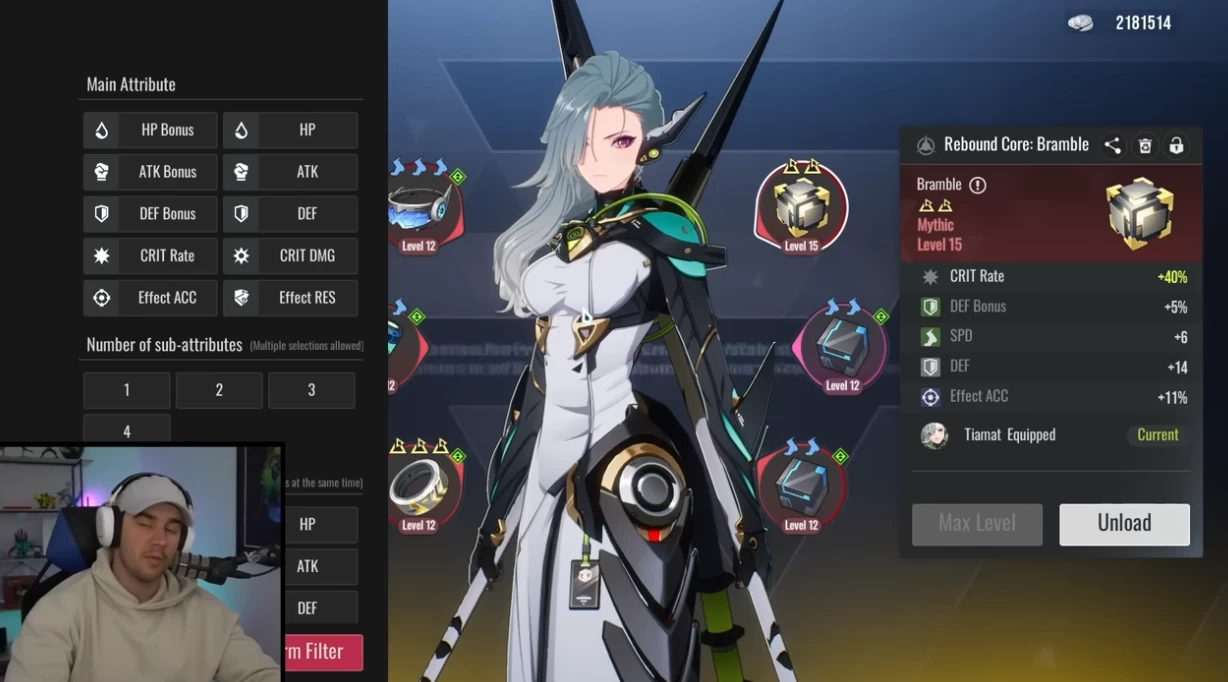Select the Level 12 ring equipment slot
Screen dimensions: 1228x682
click(418, 488)
